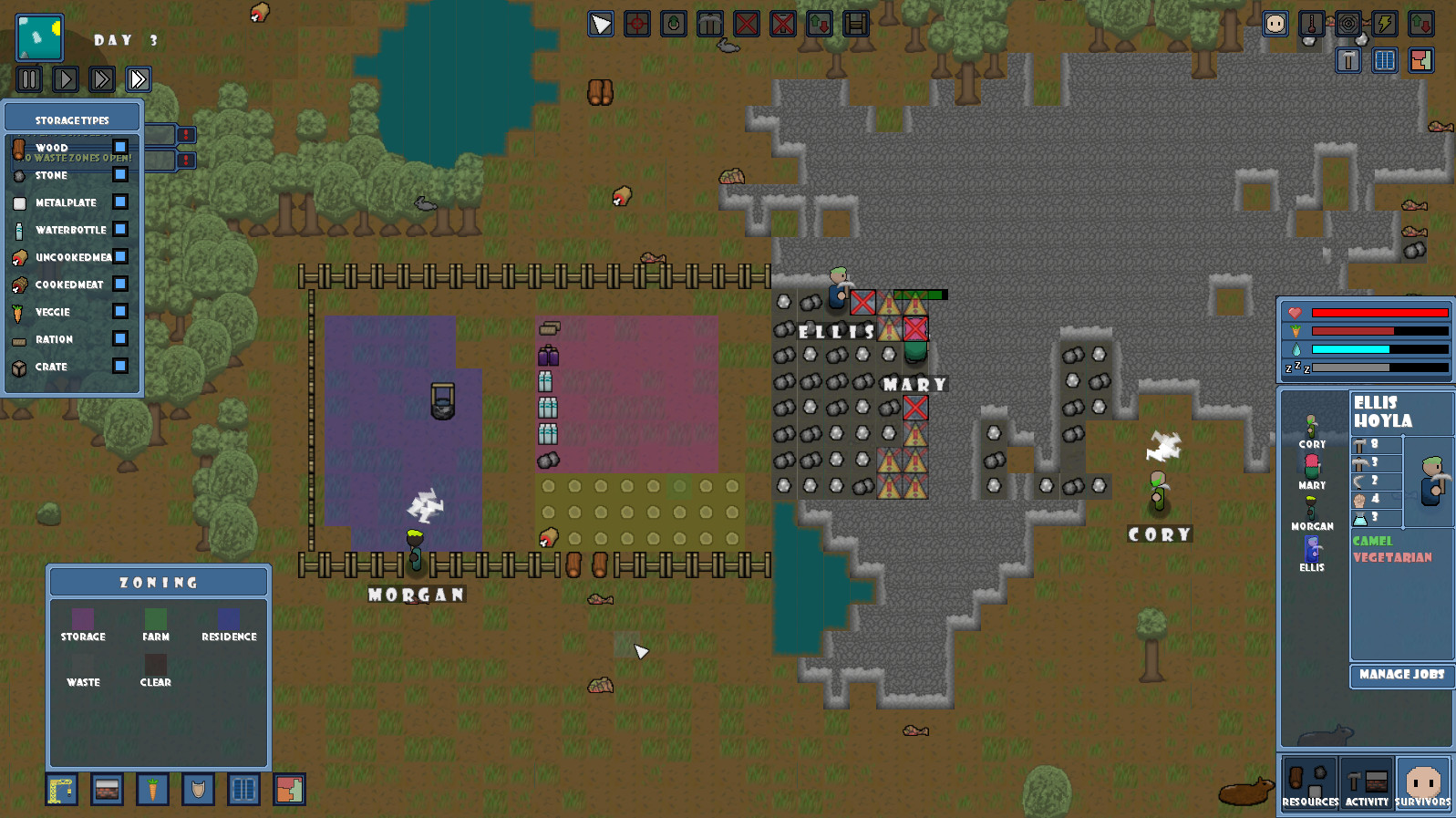Toggle the Crate storage checkbox
This screenshot has height=818, width=1456.
[x=119, y=367]
